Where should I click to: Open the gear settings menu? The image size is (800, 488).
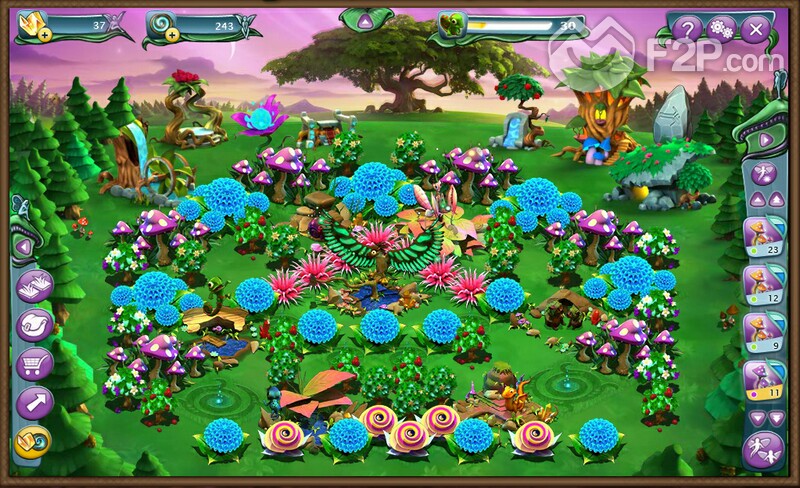coord(720,29)
